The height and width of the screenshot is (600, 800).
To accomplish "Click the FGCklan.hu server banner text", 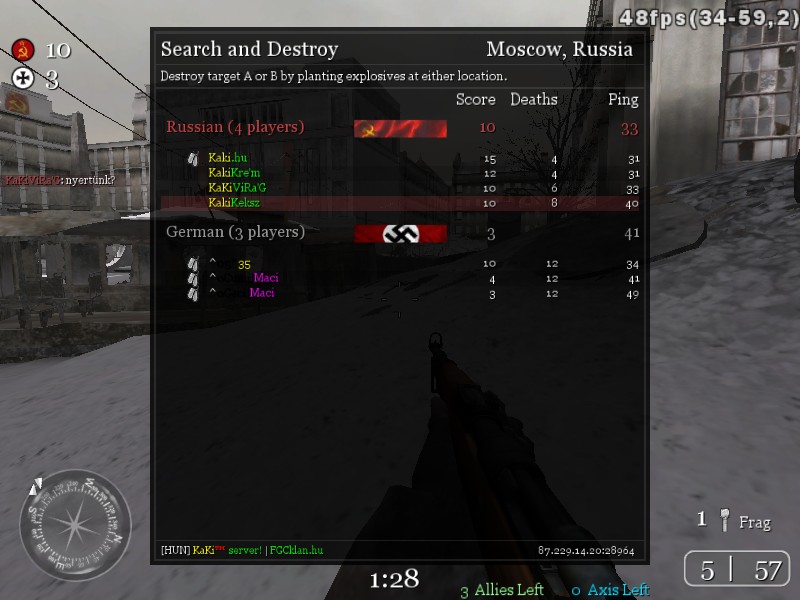I will [296, 550].
